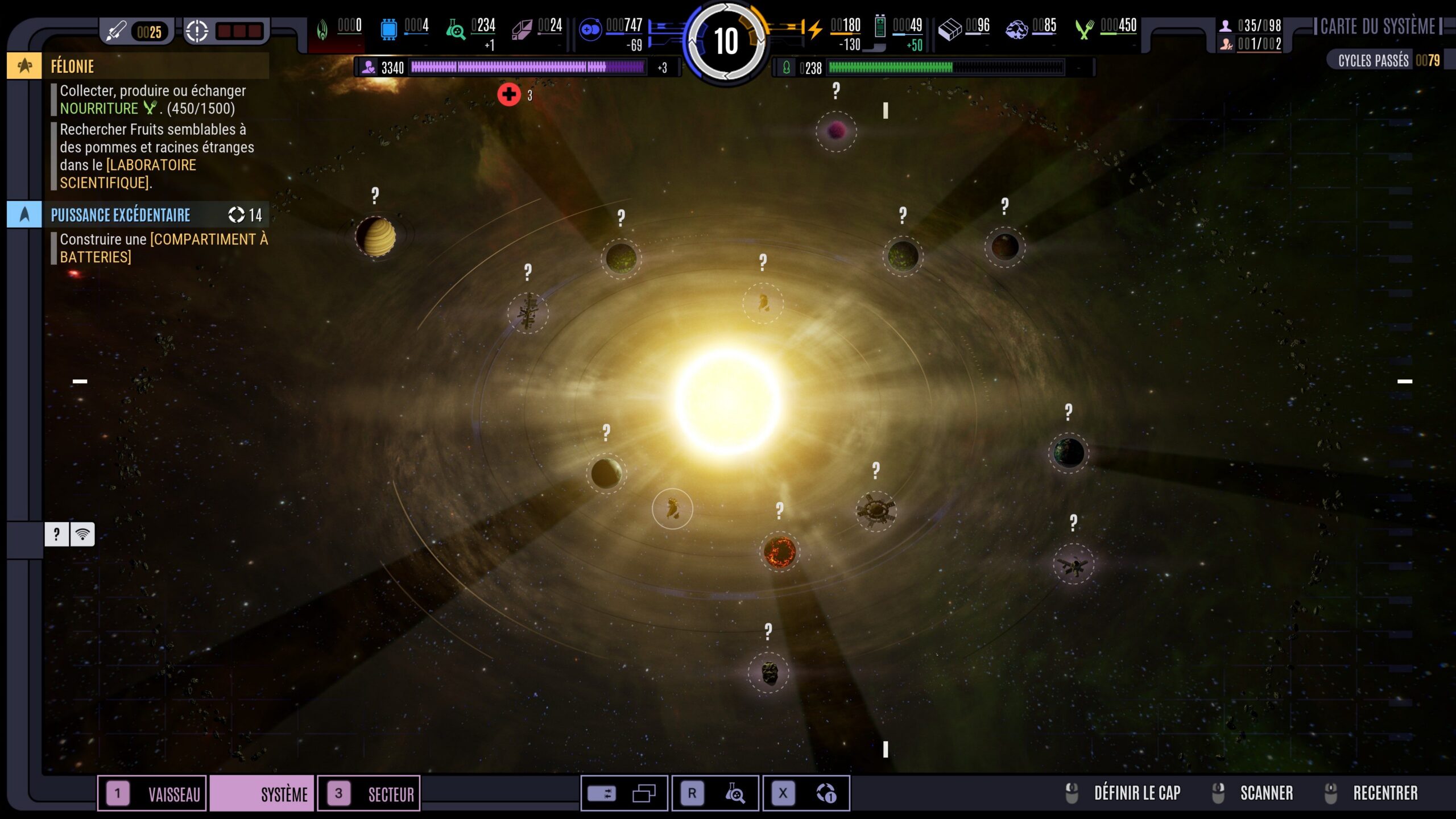Image resolution: width=1456 pixels, height=819 pixels.
Task: Click the red medical cross alert
Action: [x=509, y=94]
